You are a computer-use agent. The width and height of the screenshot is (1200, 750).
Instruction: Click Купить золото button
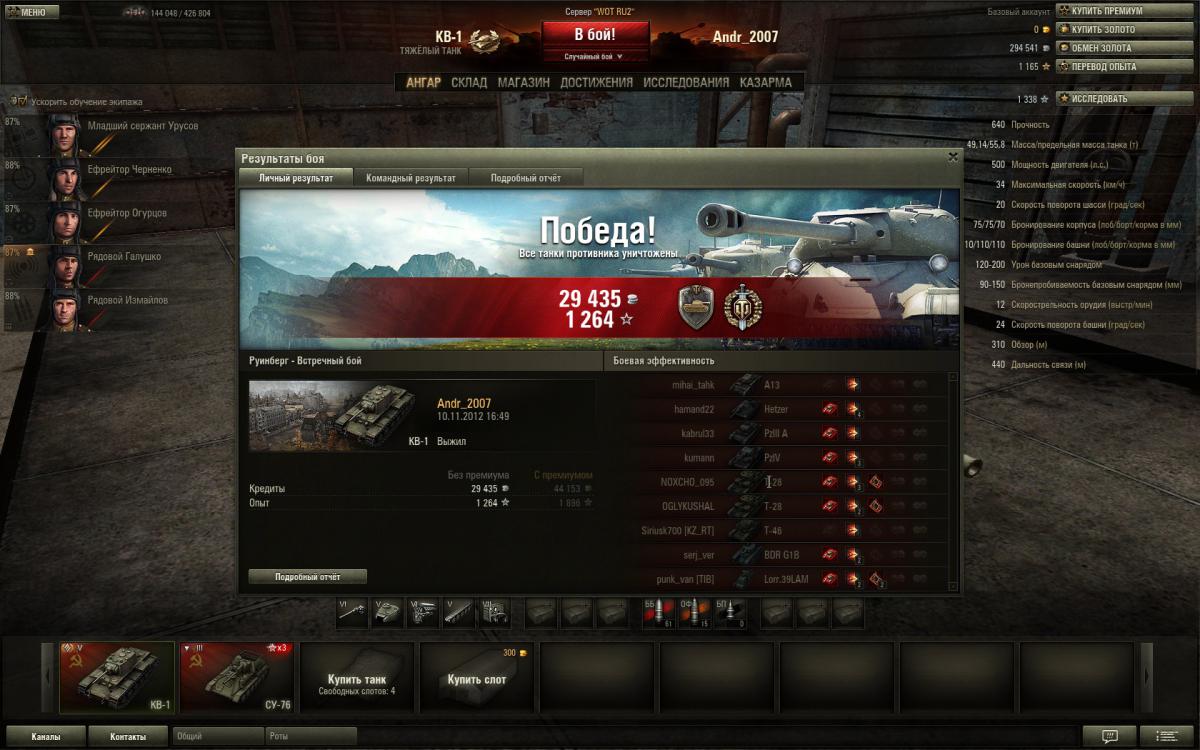1103,30
